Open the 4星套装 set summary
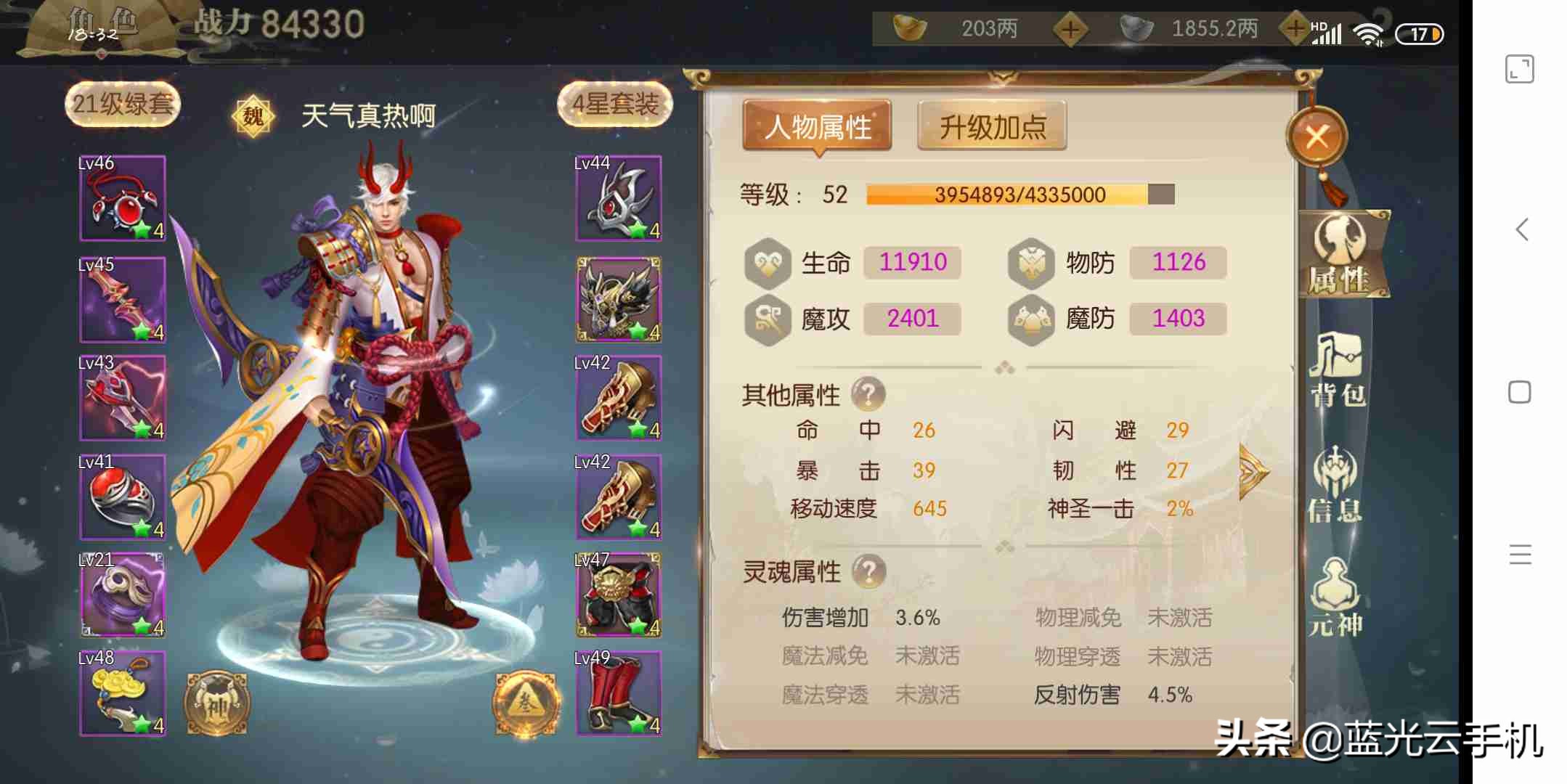The width and height of the screenshot is (1567, 784). click(x=615, y=104)
